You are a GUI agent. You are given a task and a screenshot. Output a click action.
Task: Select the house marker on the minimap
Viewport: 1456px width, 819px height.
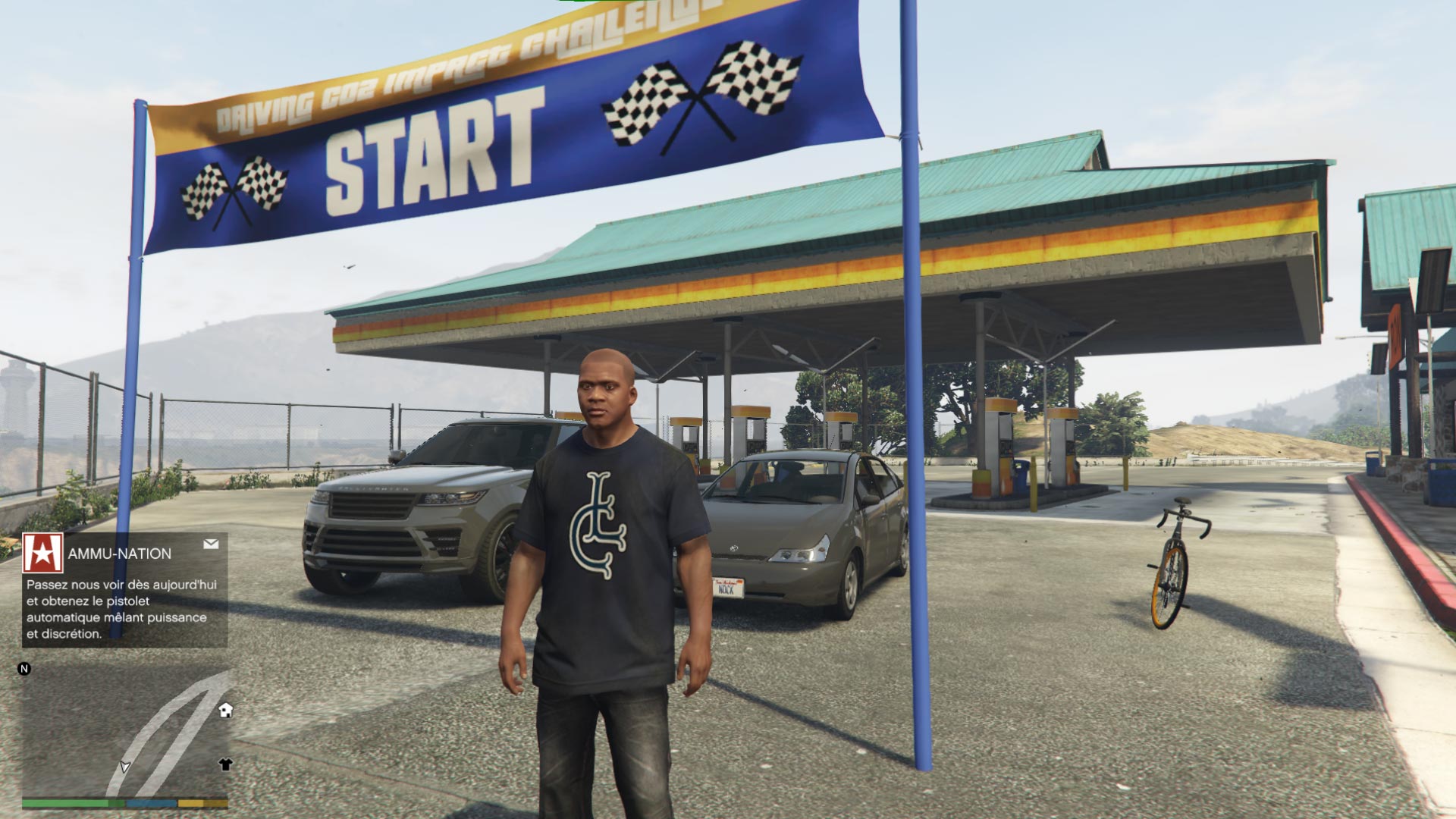point(225,710)
